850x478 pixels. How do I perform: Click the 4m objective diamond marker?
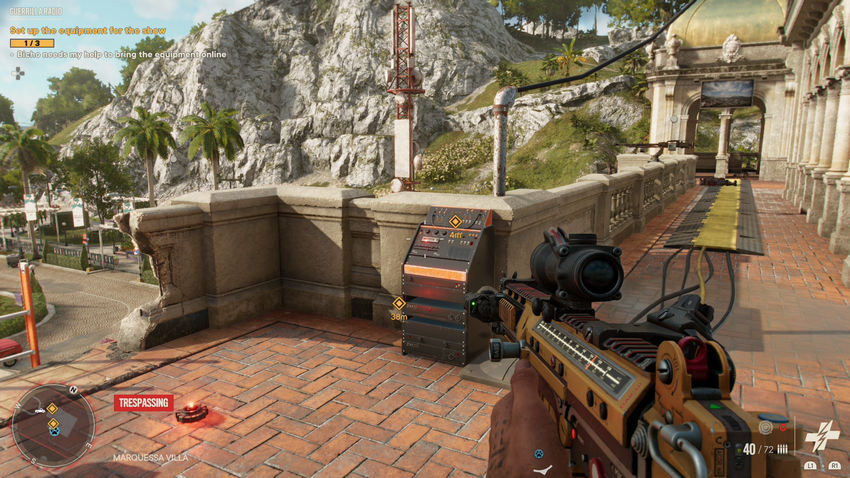click(x=455, y=221)
